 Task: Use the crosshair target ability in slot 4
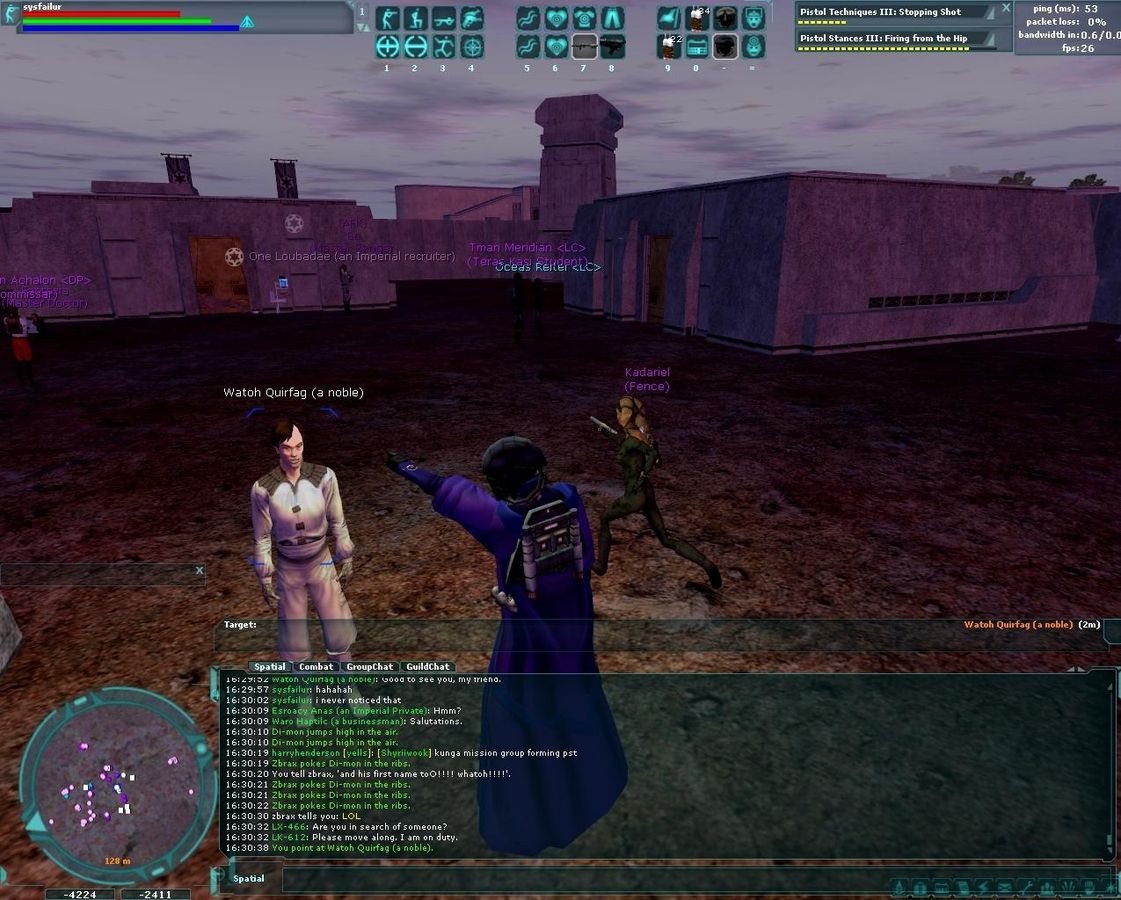[471, 46]
